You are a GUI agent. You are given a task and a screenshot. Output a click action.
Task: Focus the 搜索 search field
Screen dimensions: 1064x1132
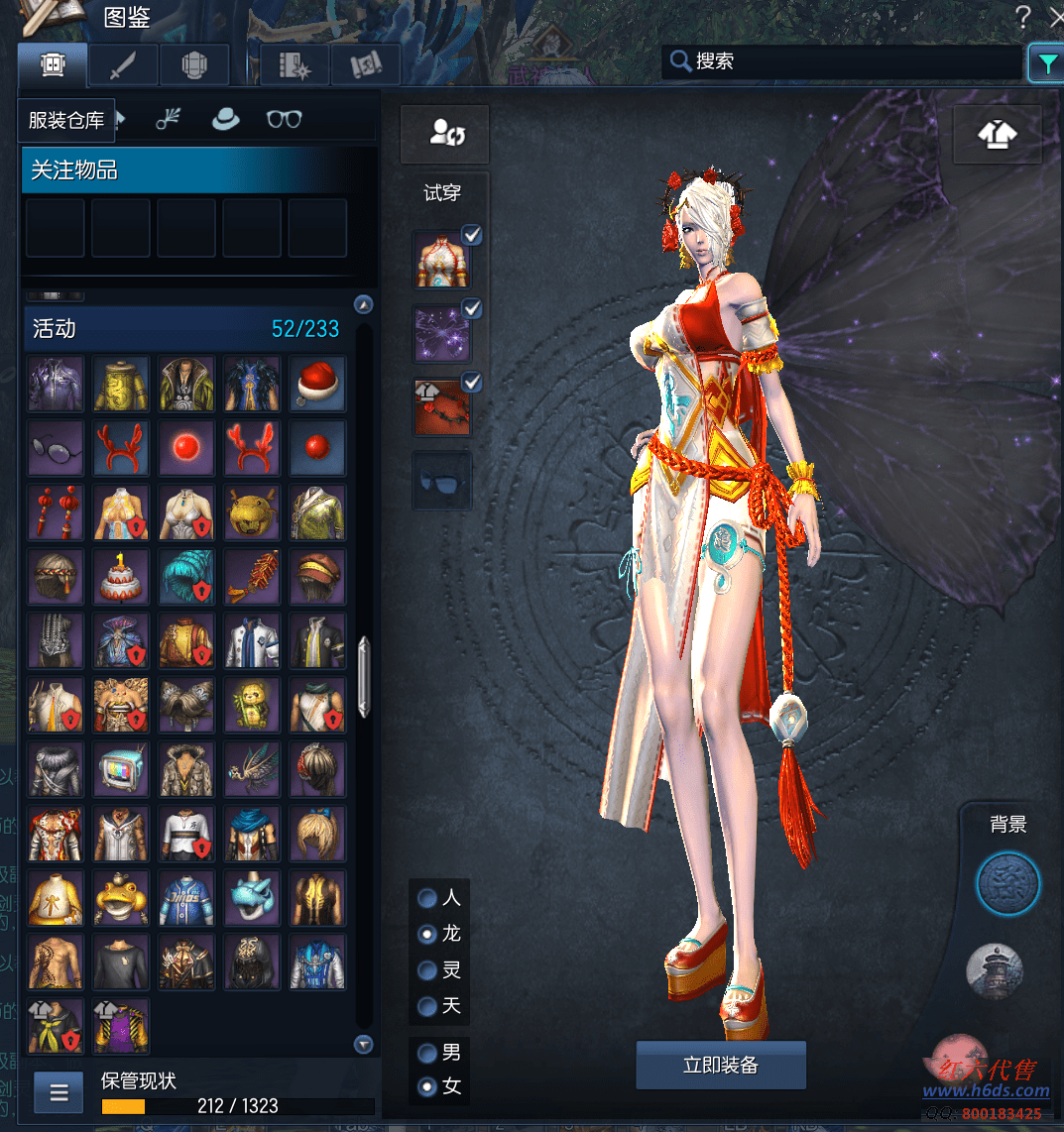tap(843, 61)
